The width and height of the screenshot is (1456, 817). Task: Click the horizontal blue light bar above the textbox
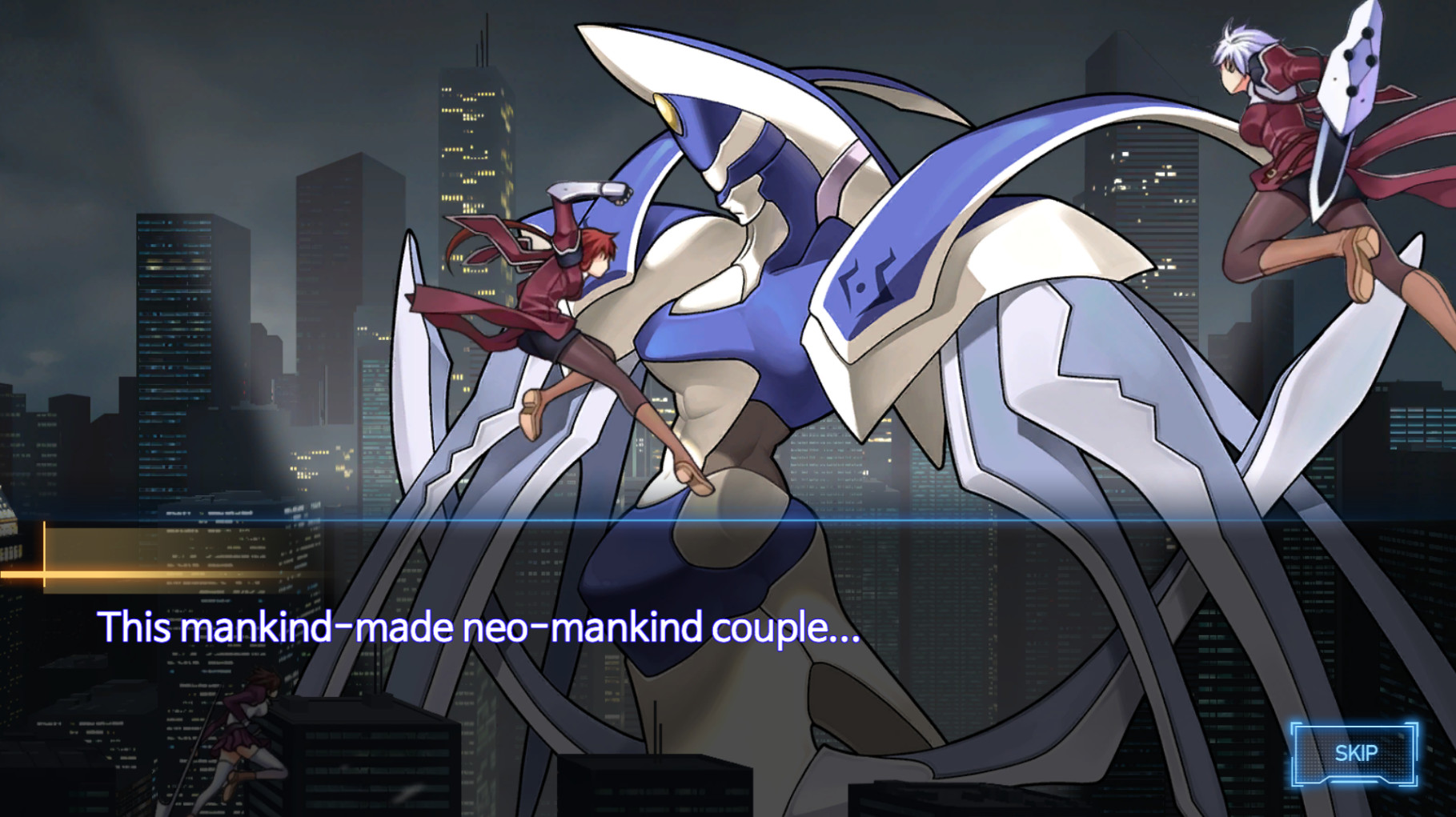(x=720, y=522)
